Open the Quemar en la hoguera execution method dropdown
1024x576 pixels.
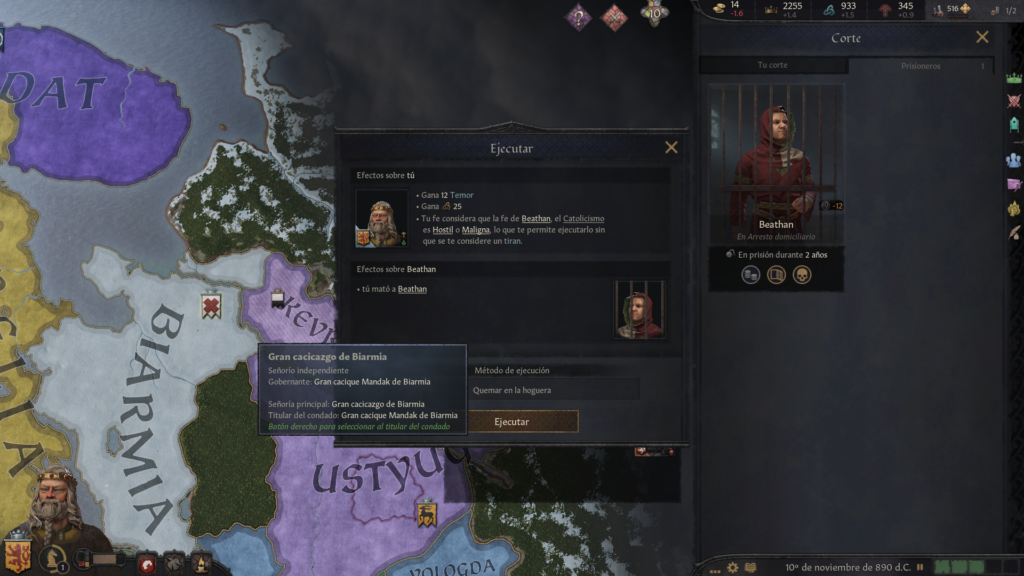[553, 390]
